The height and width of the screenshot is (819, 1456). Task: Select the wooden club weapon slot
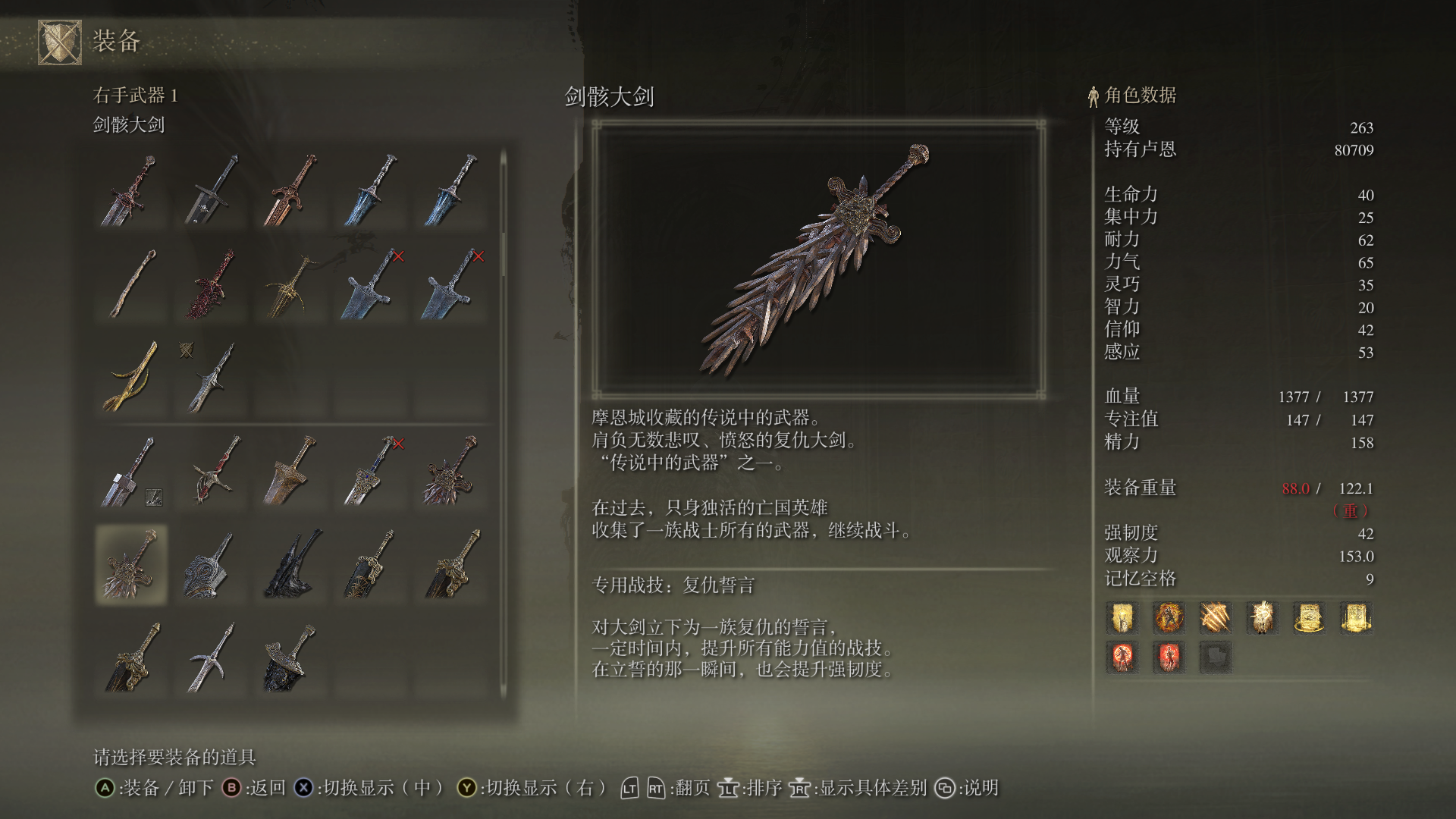click(x=130, y=284)
